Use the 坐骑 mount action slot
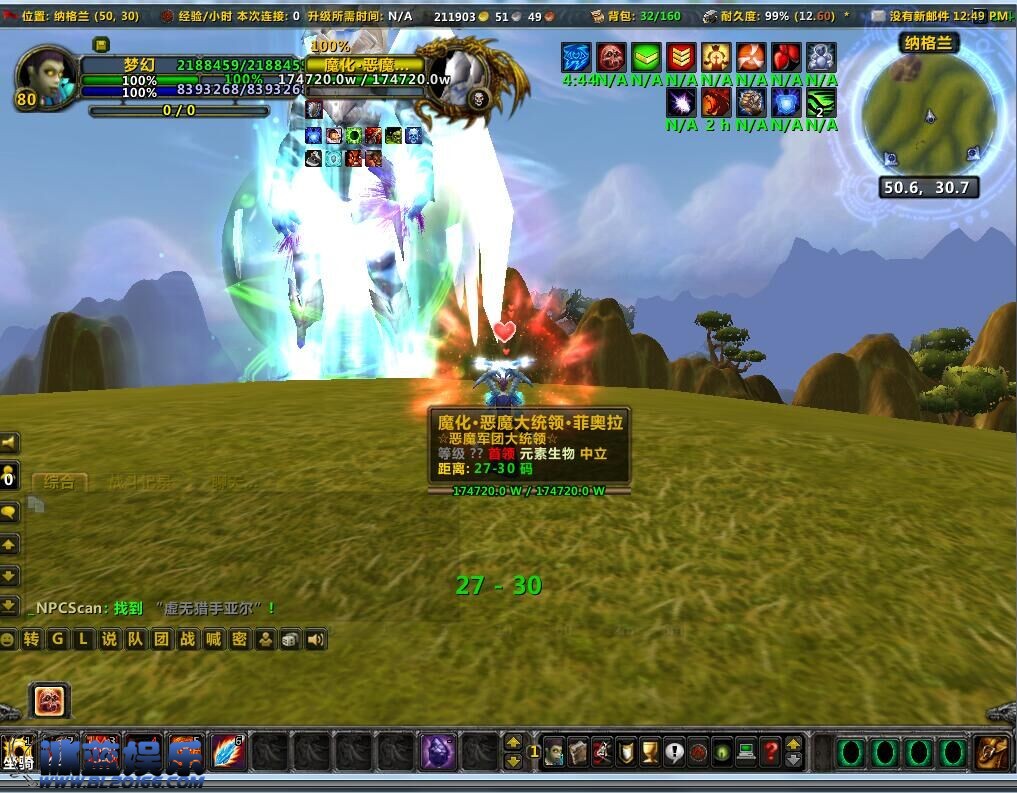Image resolution: width=1017 pixels, height=793 pixels. click(17, 752)
